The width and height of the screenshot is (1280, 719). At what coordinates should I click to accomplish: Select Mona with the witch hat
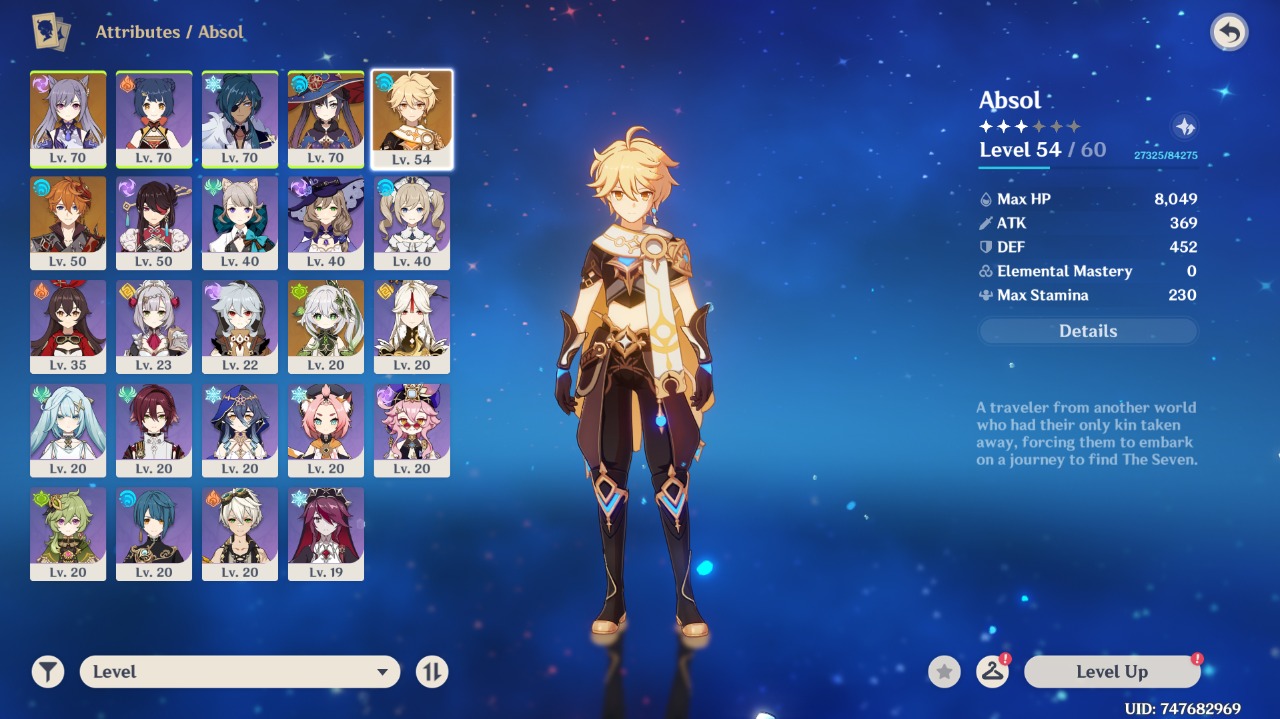pos(326,119)
